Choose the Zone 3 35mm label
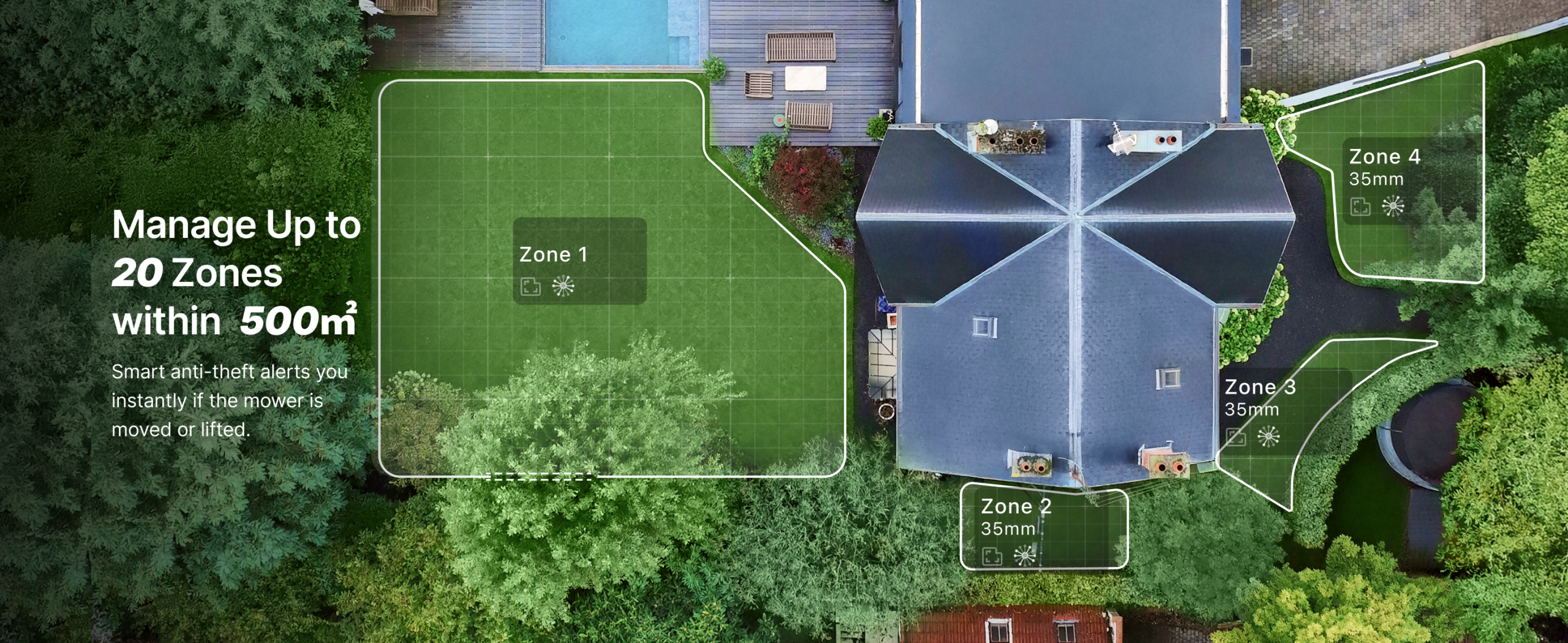Viewport: 1568px width, 643px height. point(1259,397)
